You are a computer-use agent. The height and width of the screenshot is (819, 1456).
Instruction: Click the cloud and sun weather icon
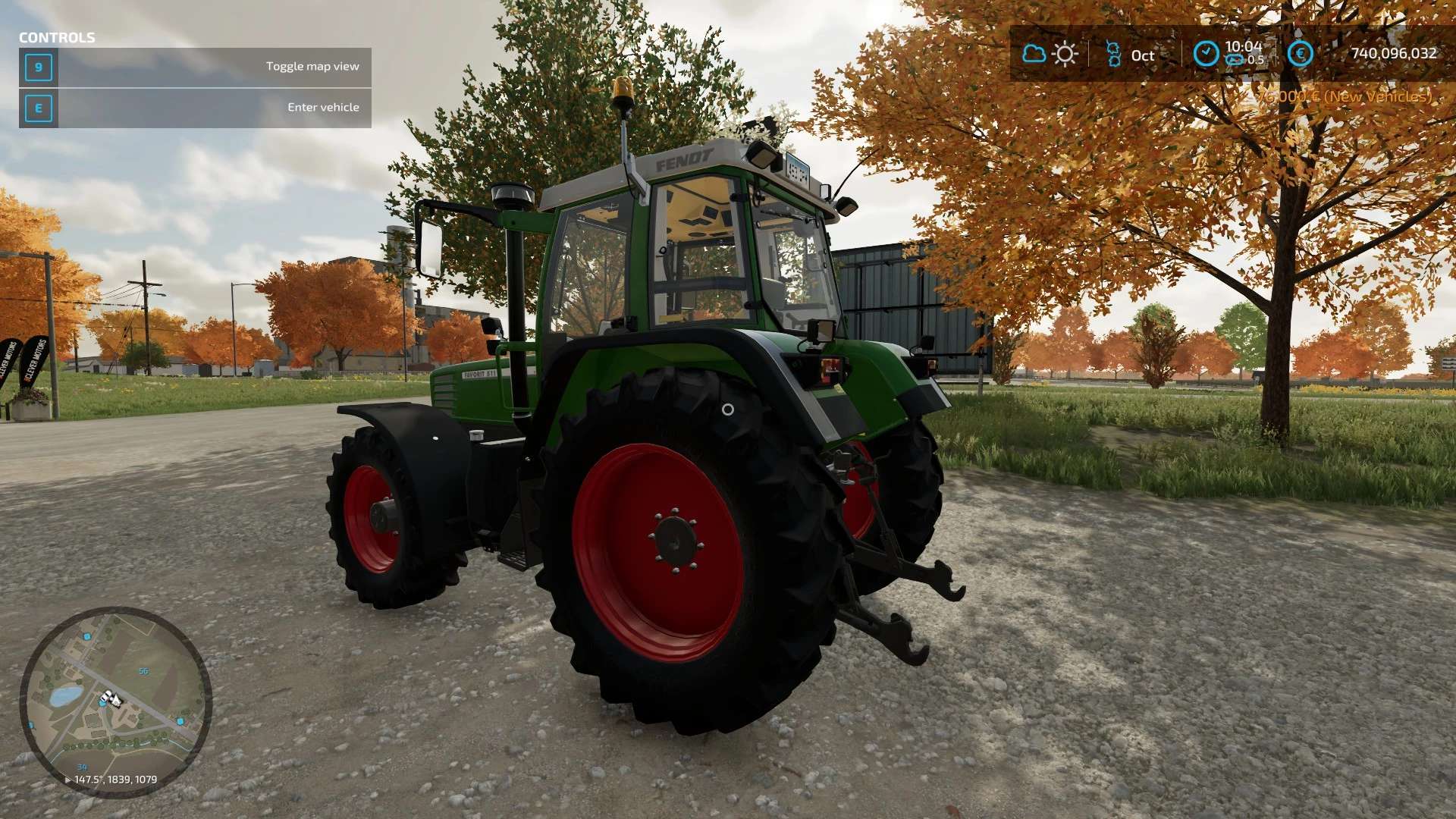(x=1050, y=54)
